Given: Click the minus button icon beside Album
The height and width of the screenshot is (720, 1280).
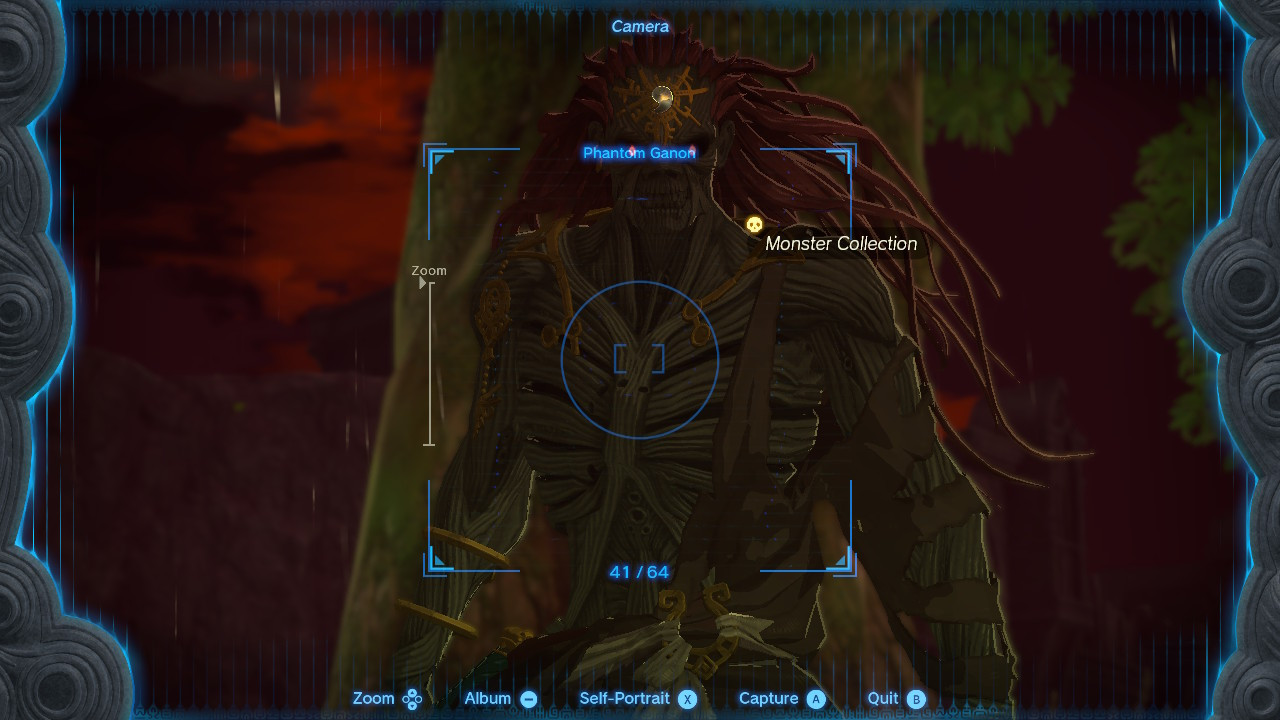Looking at the screenshot, I should 527,698.
